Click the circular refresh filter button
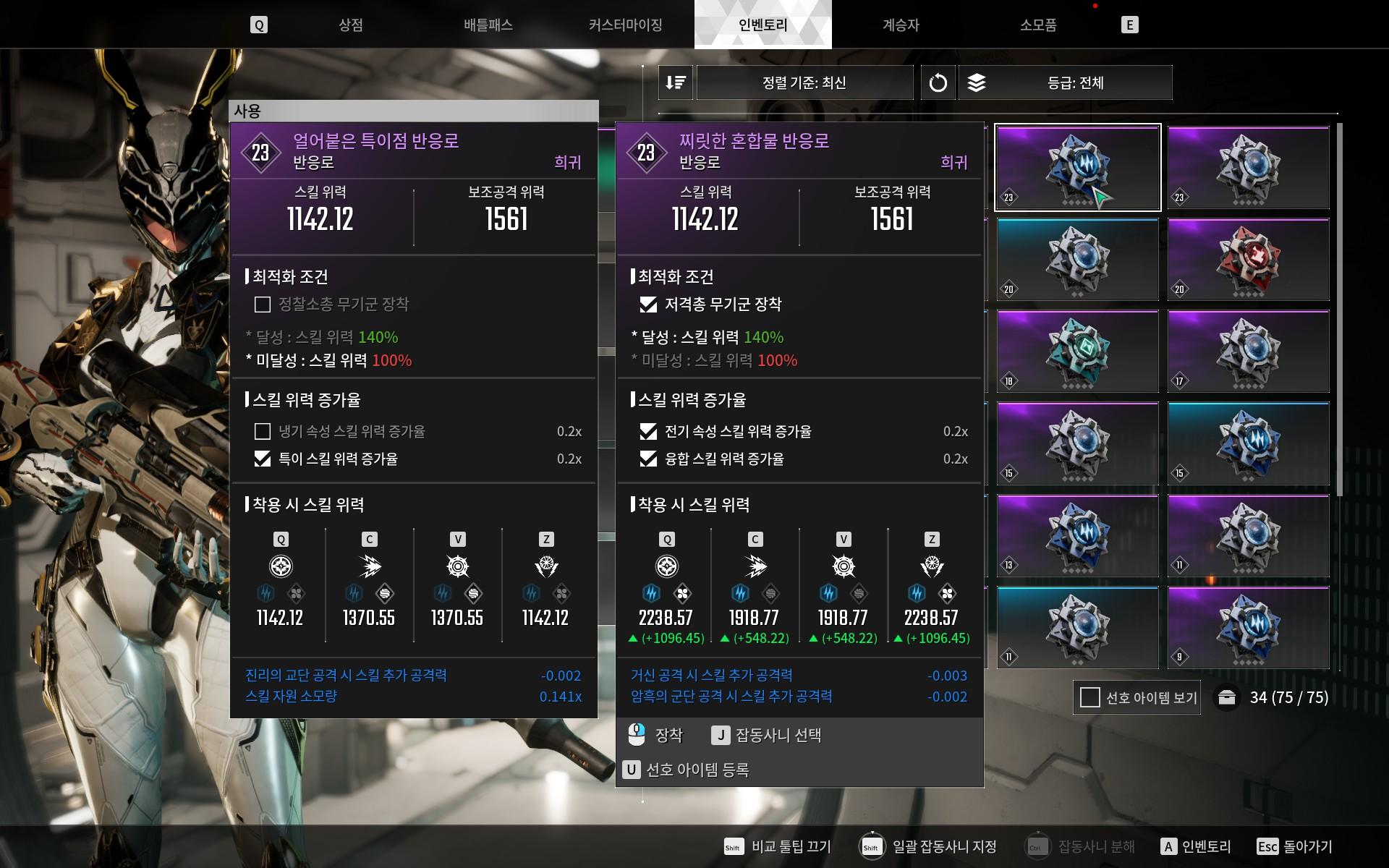 point(938,82)
